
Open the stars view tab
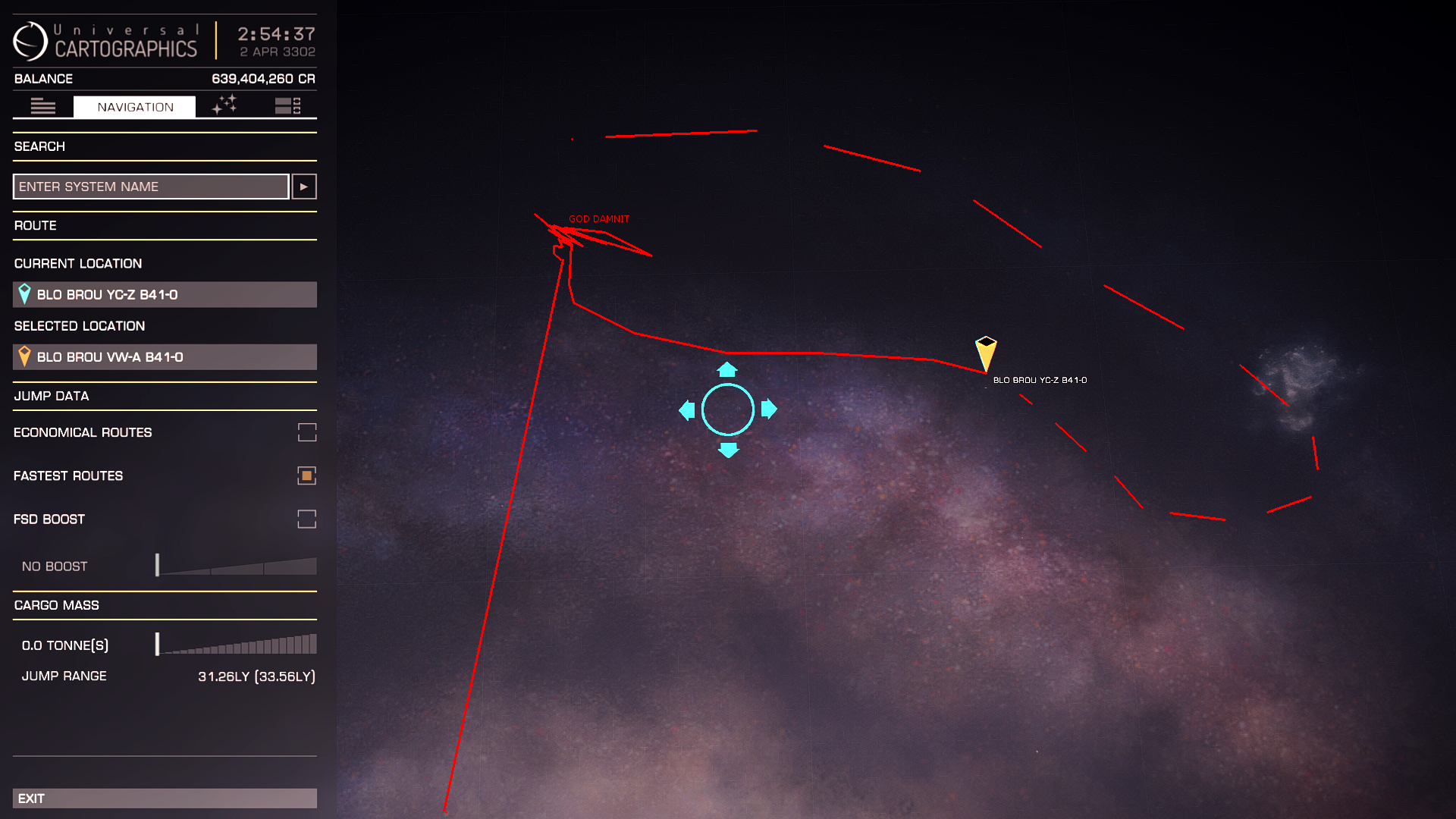coord(224,105)
